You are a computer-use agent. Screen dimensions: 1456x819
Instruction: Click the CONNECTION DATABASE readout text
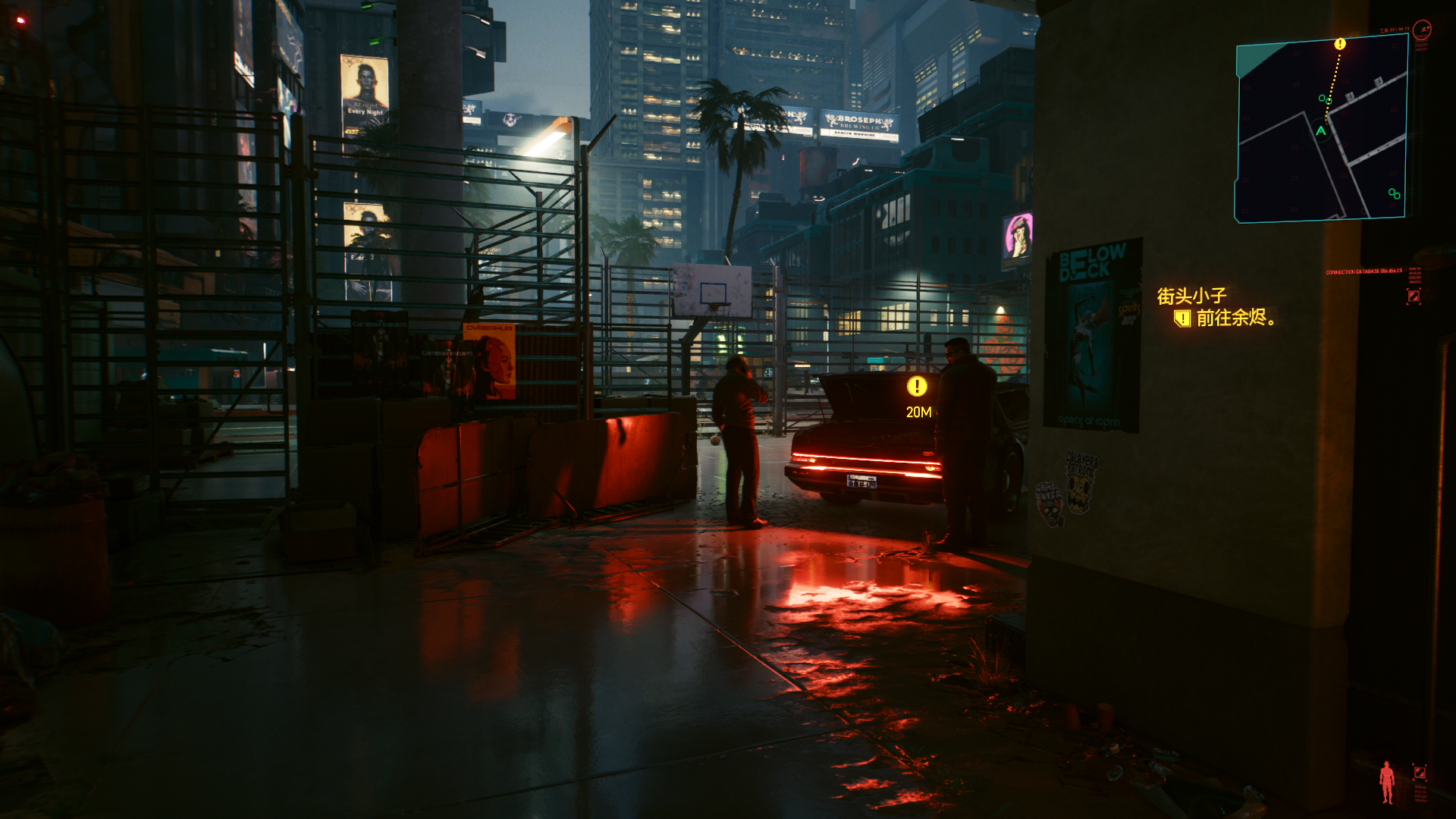1364,271
